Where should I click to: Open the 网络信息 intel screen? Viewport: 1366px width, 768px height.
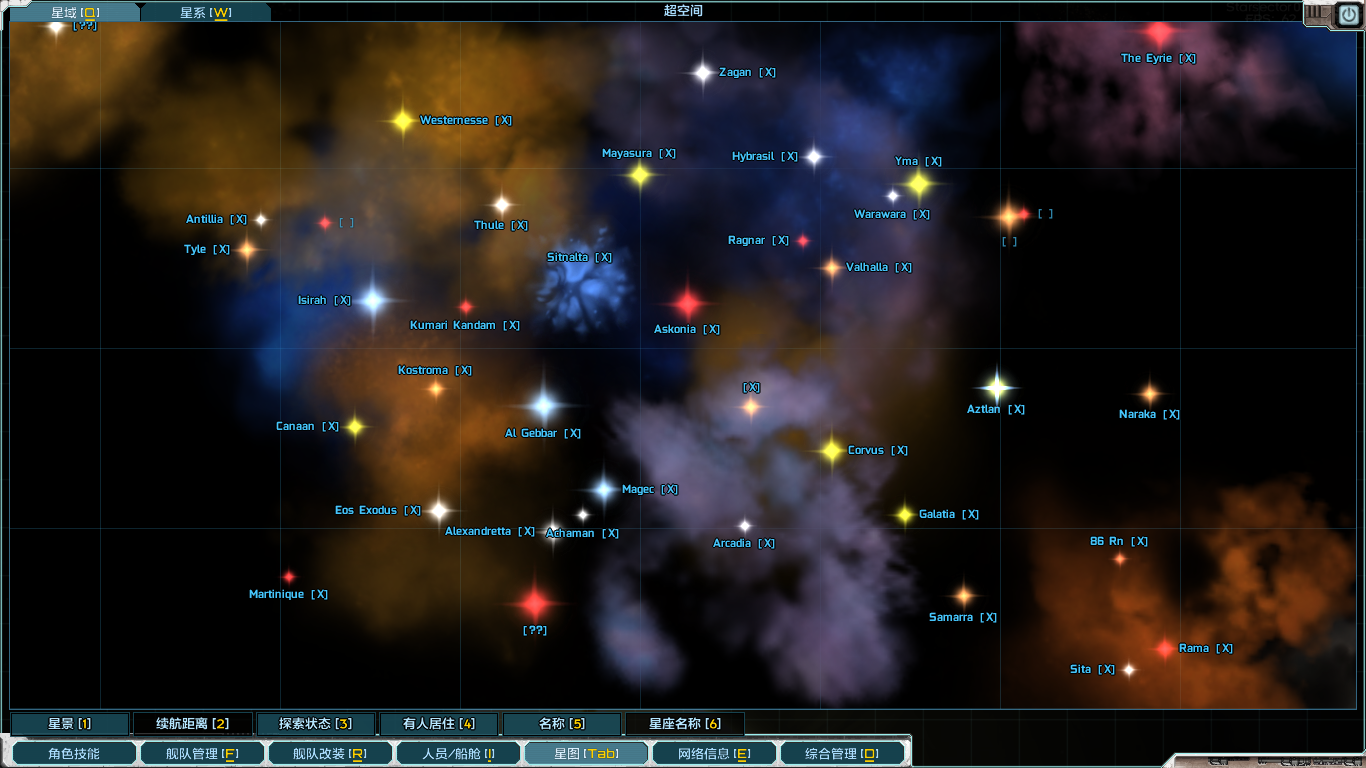714,753
